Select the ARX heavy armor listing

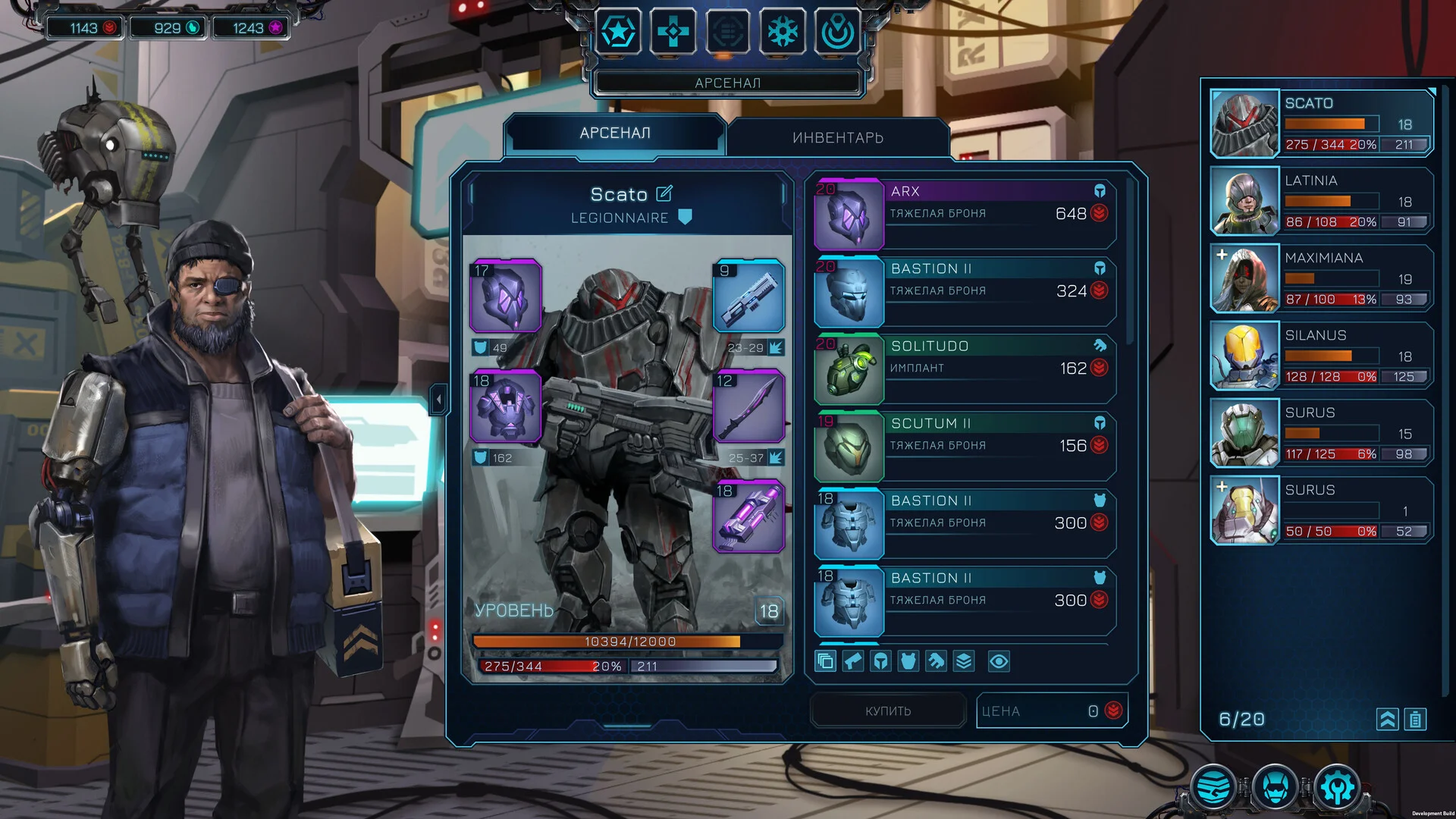coord(964,214)
